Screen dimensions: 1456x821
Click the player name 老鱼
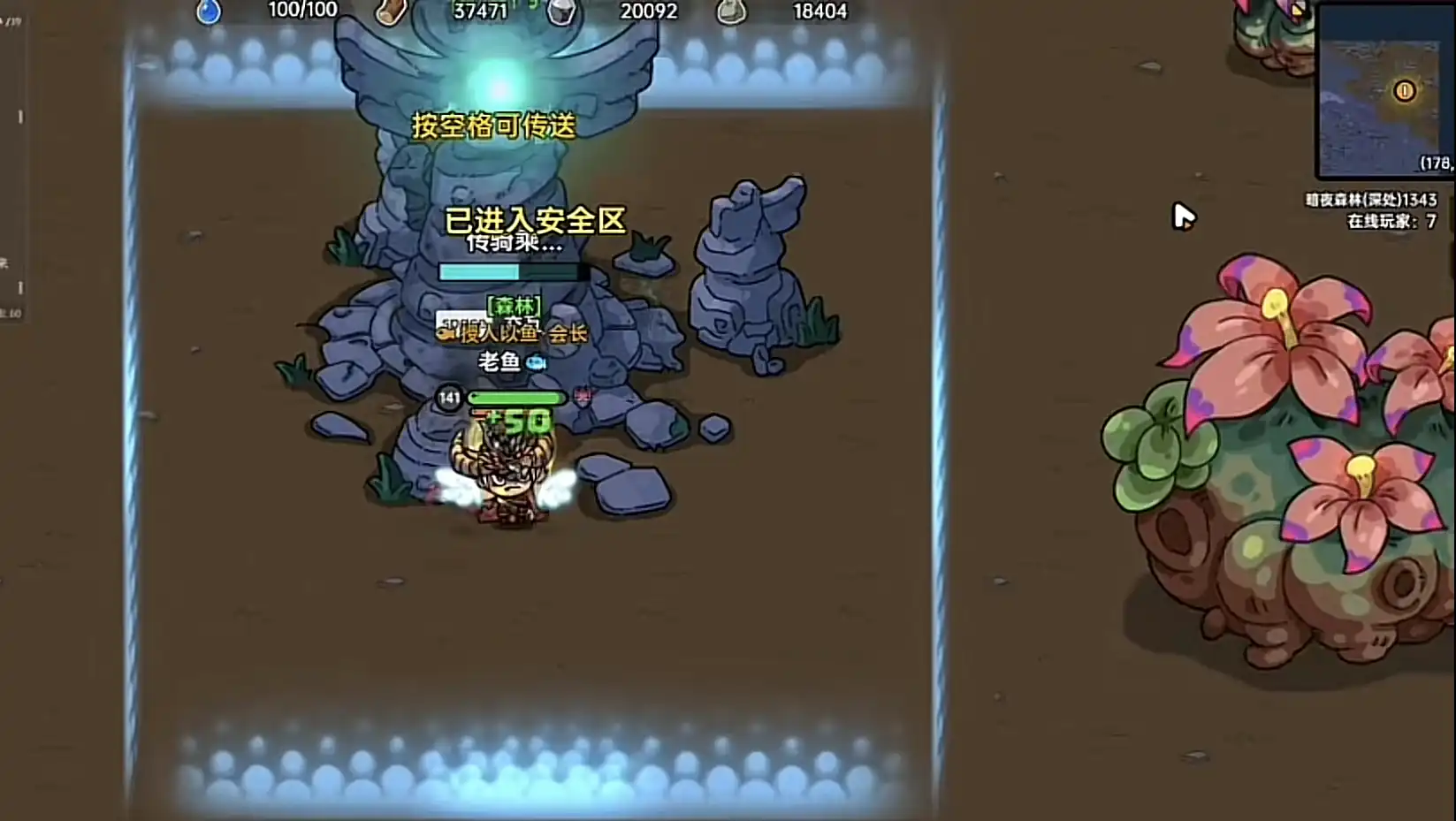coord(498,361)
